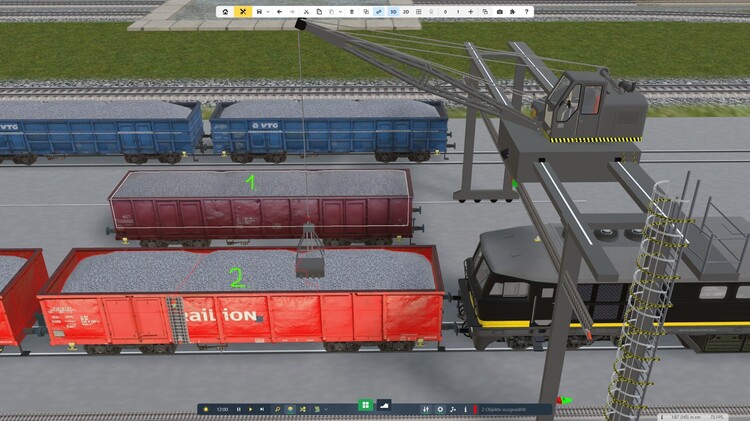Toggle the yellow edit tools mode
750x421 pixels.
pyautogui.click(x=242, y=11)
